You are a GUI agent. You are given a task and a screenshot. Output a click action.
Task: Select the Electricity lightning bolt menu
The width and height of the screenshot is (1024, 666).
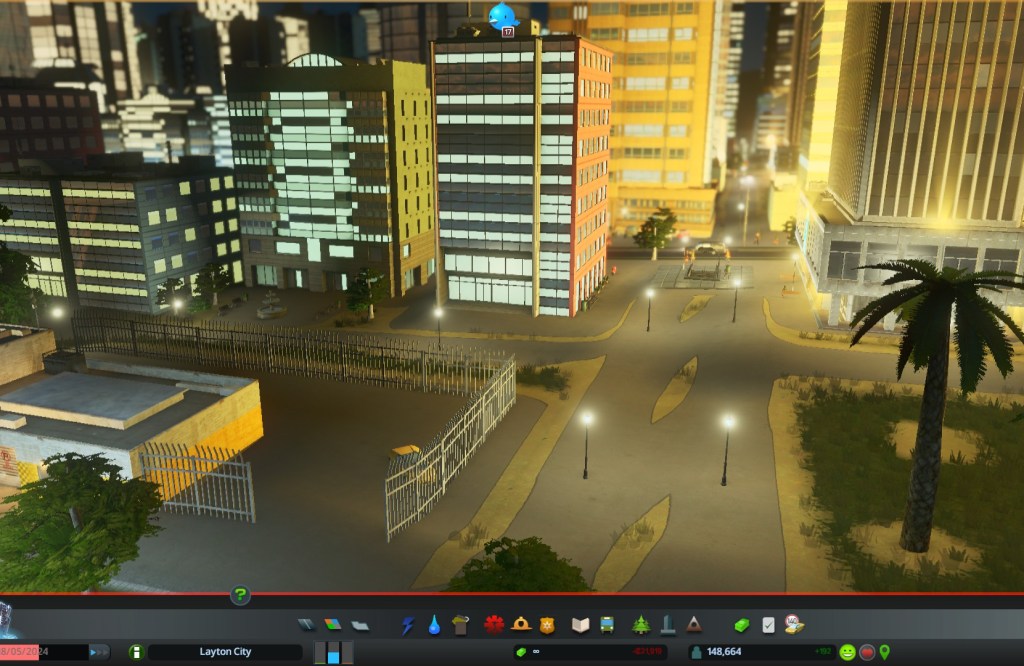[408, 625]
